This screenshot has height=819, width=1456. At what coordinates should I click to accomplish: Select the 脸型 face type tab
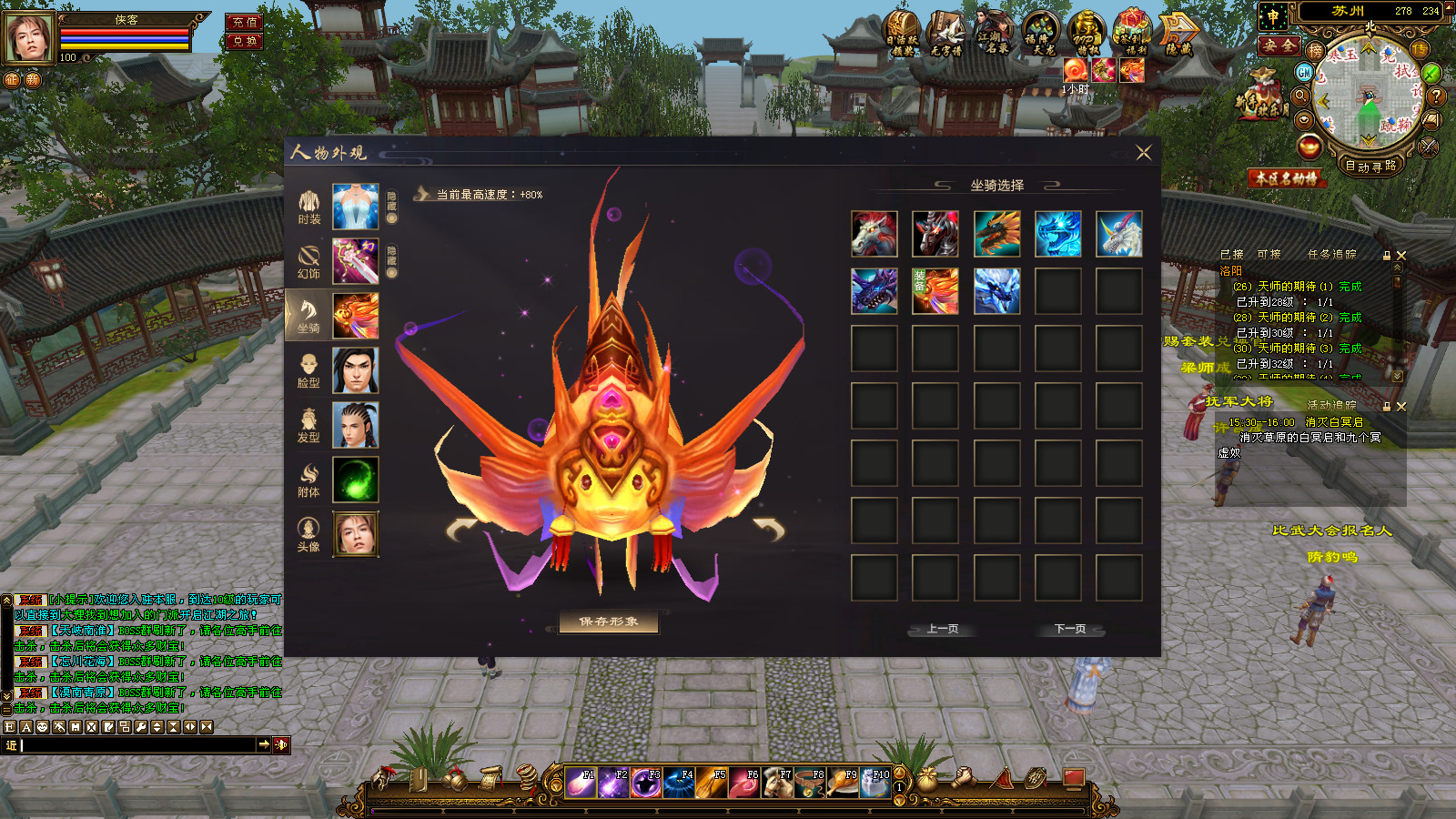point(309,371)
